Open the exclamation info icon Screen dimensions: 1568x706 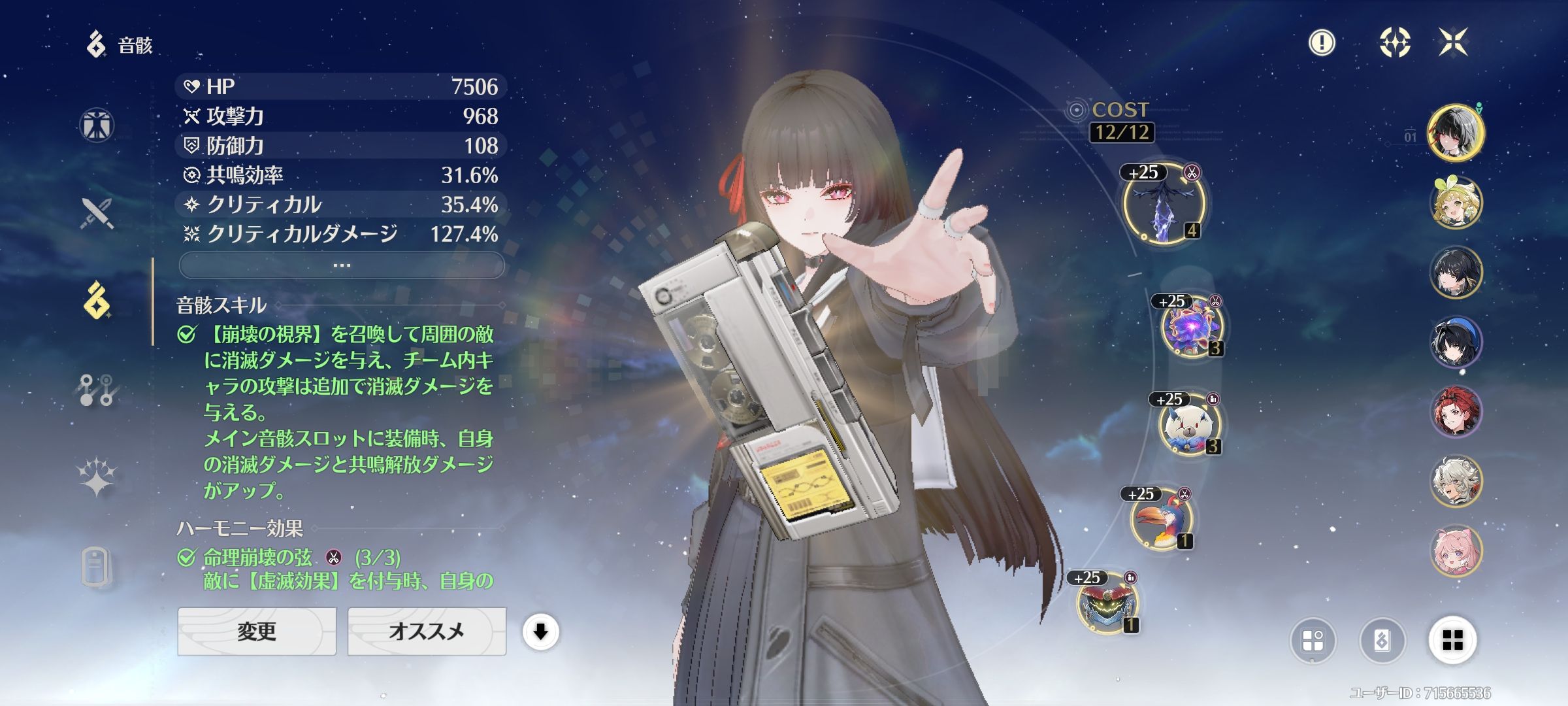[x=1322, y=43]
